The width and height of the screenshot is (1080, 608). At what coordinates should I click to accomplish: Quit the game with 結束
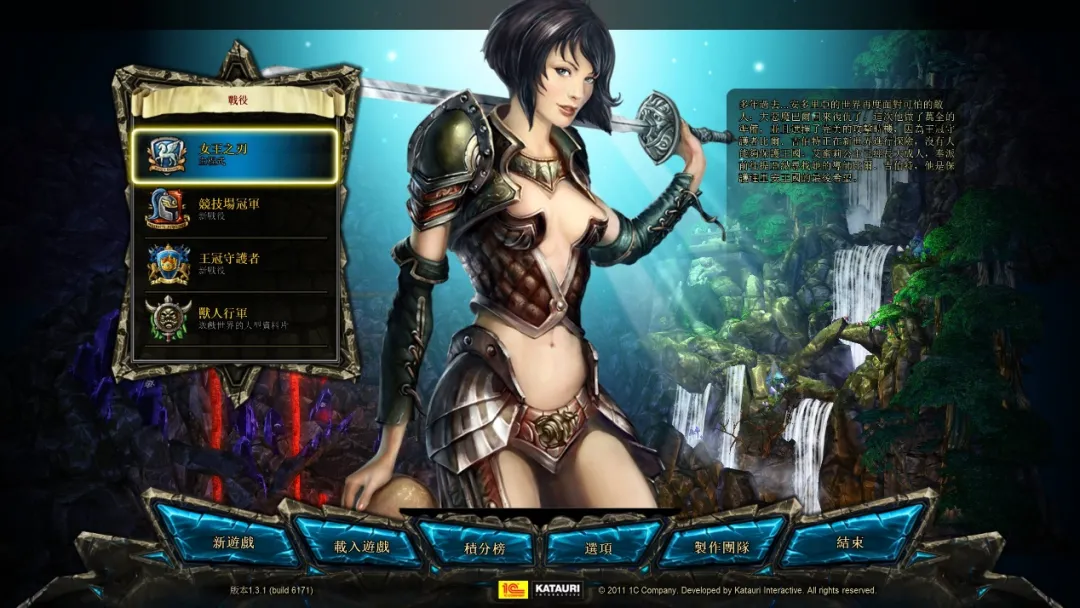tap(850, 543)
